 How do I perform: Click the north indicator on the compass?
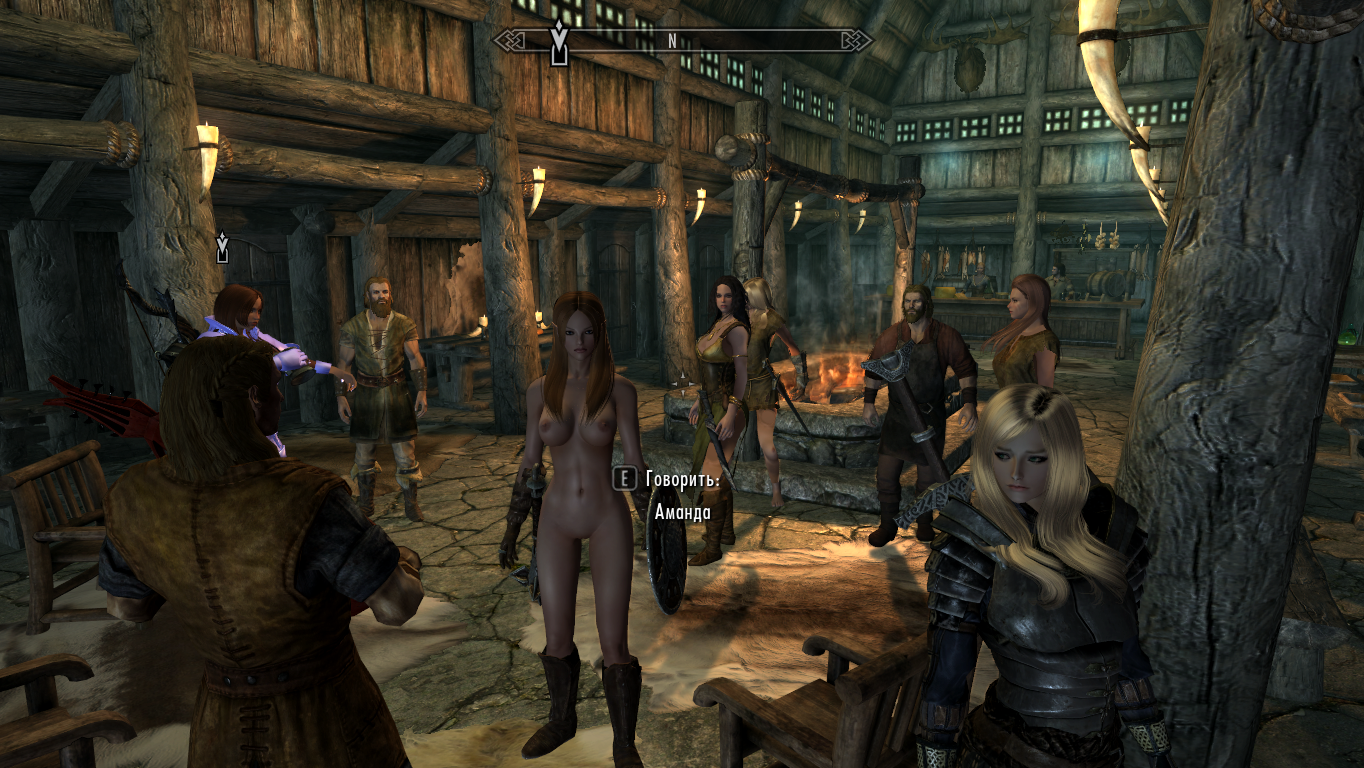coord(672,41)
